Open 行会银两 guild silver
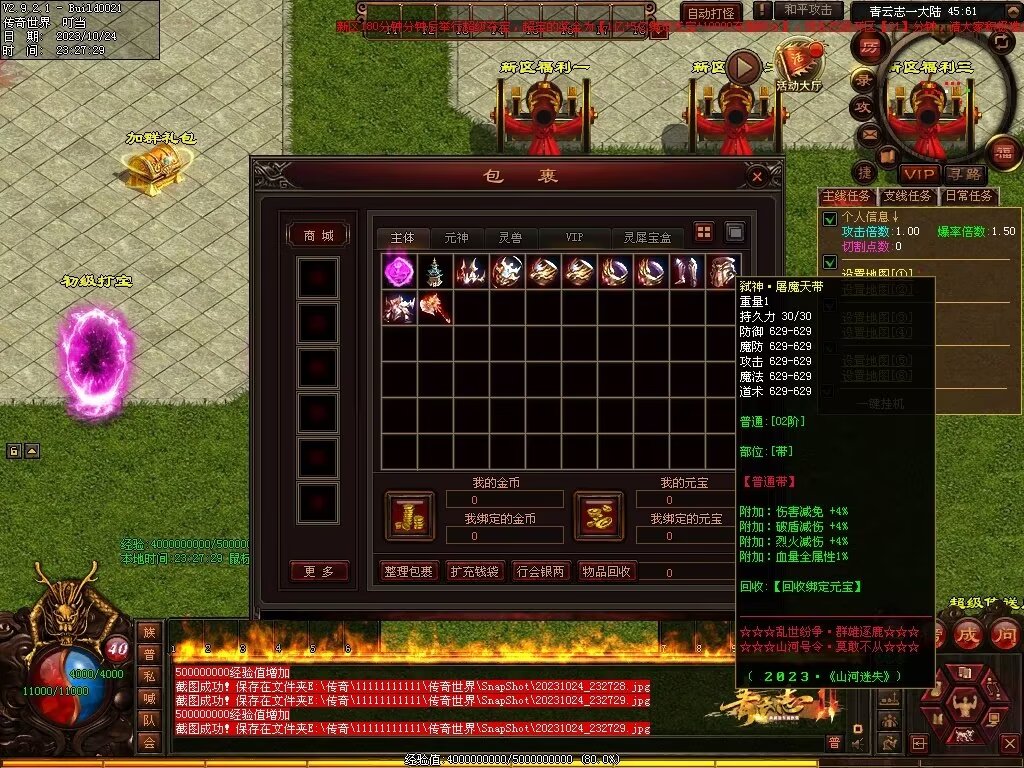This screenshot has height=768, width=1024. tap(540, 571)
